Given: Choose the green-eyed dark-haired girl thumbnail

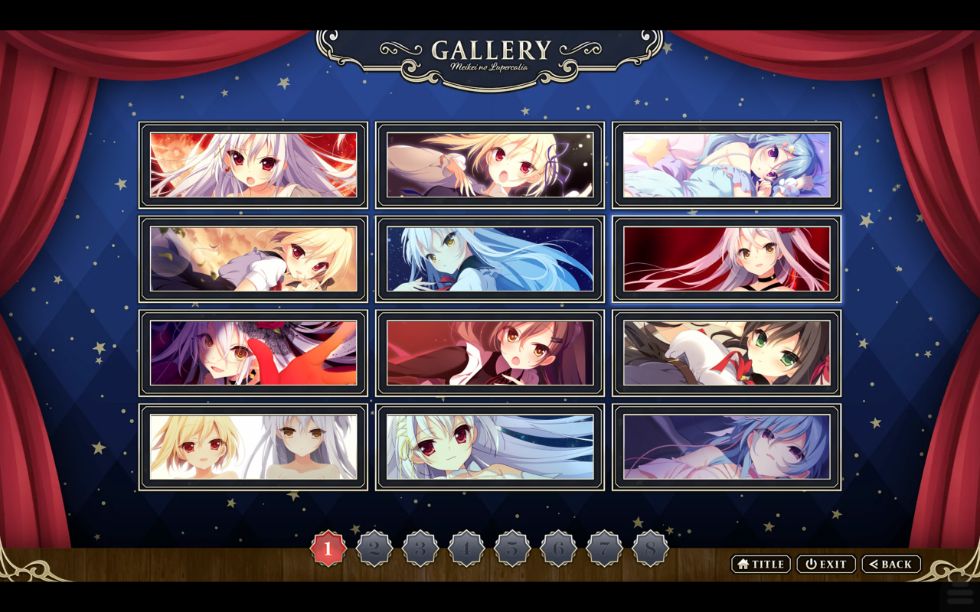Looking at the screenshot, I should 727,353.
